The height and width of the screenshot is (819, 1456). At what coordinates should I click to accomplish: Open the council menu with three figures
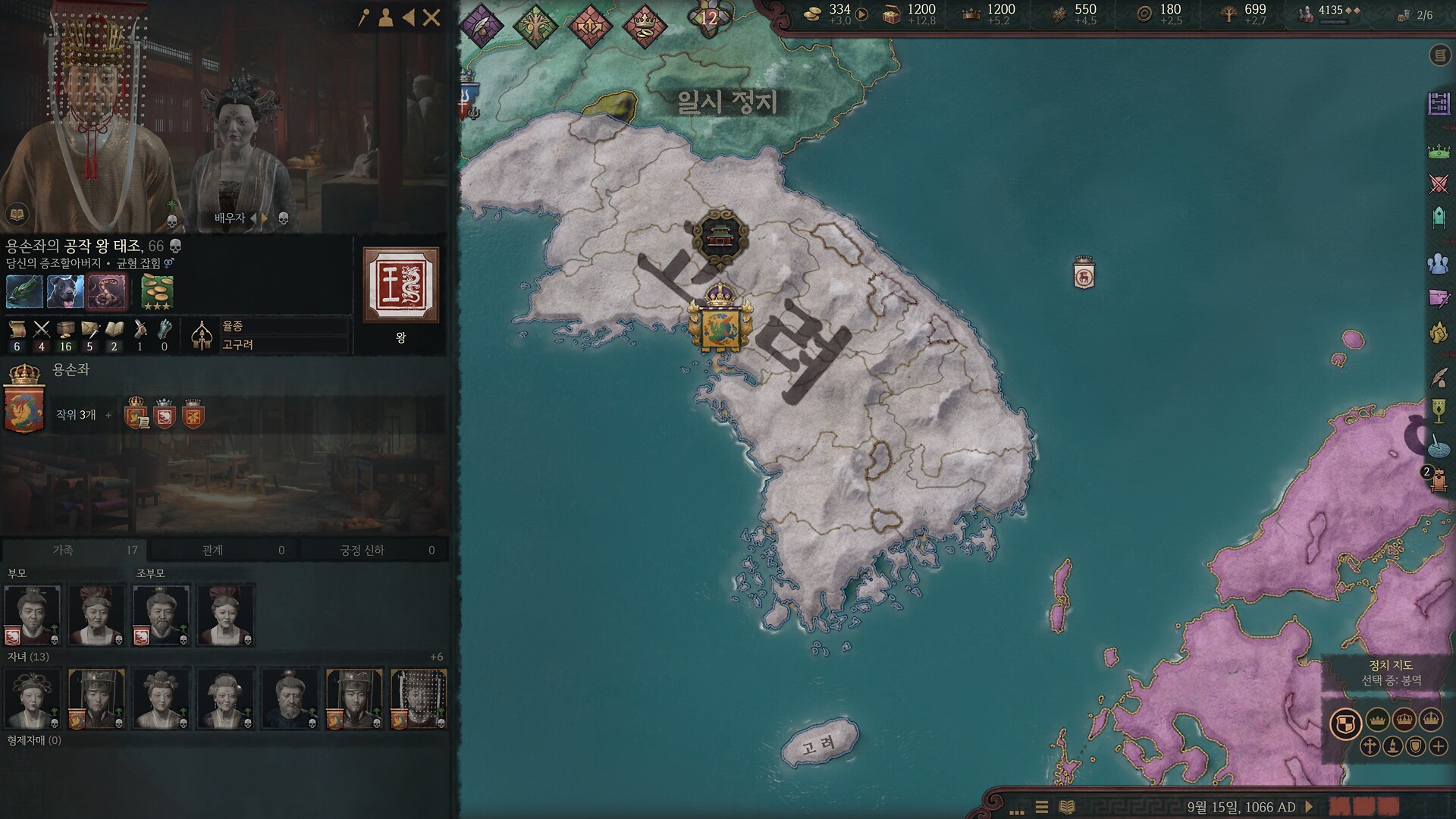pyautogui.click(x=1439, y=263)
